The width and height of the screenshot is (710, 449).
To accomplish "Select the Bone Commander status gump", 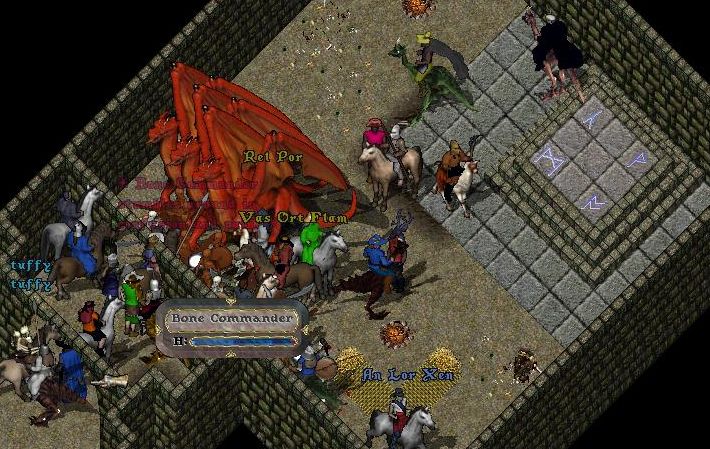I will point(233,320).
